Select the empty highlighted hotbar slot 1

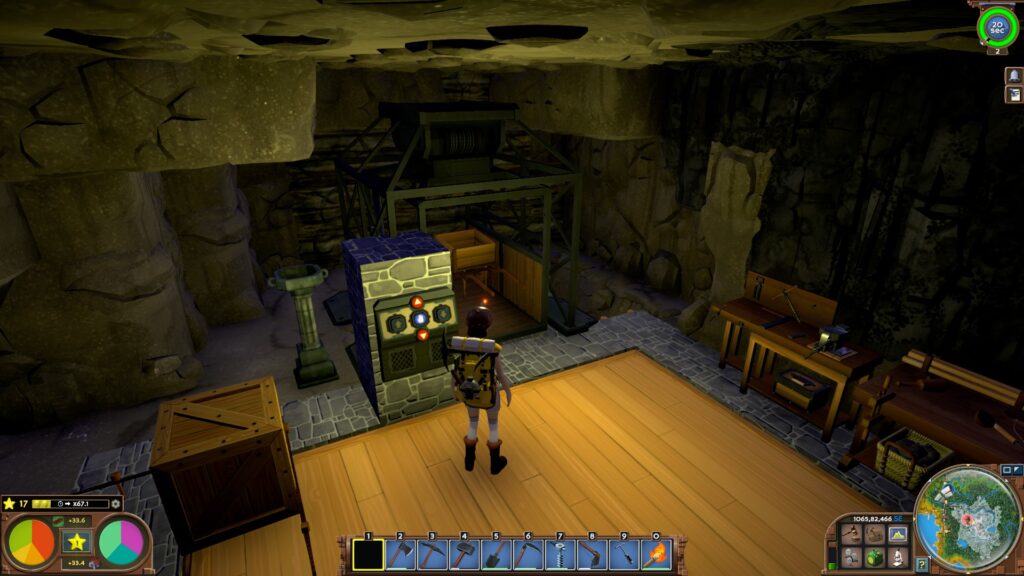tap(368, 554)
